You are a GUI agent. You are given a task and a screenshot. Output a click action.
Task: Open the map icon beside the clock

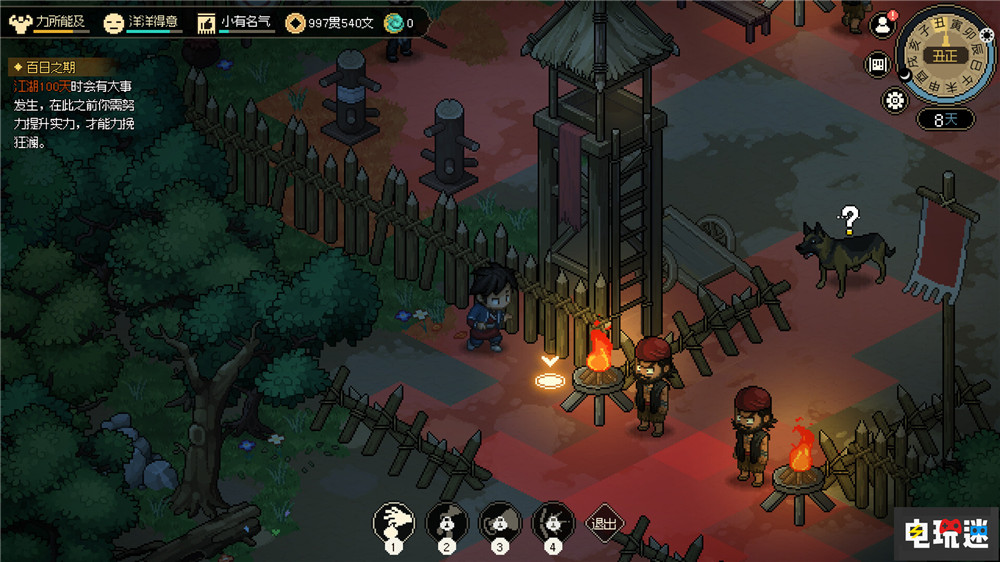coord(879,65)
